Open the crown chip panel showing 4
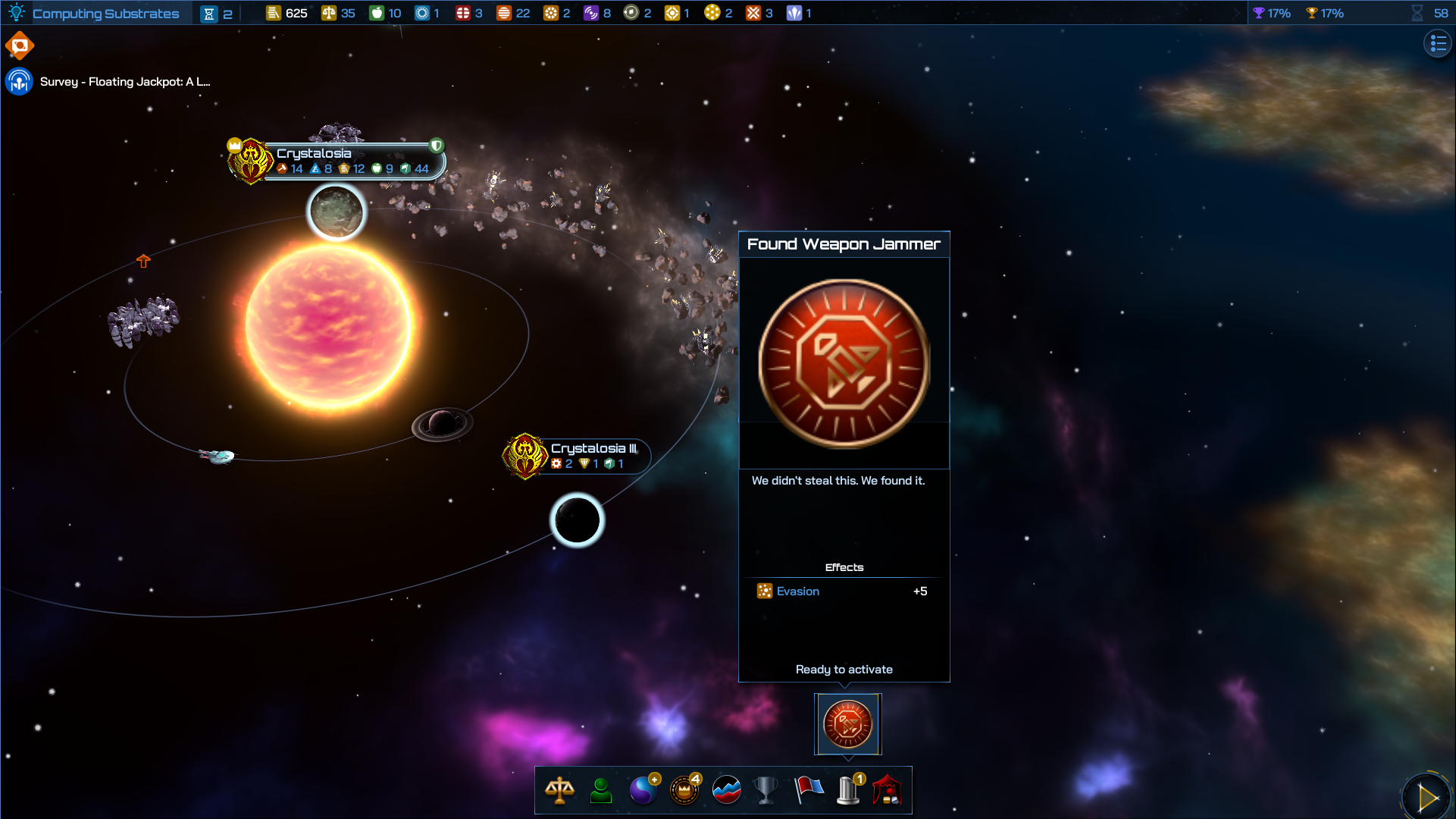Viewport: 1456px width, 819px height. [x=683, y=790]
